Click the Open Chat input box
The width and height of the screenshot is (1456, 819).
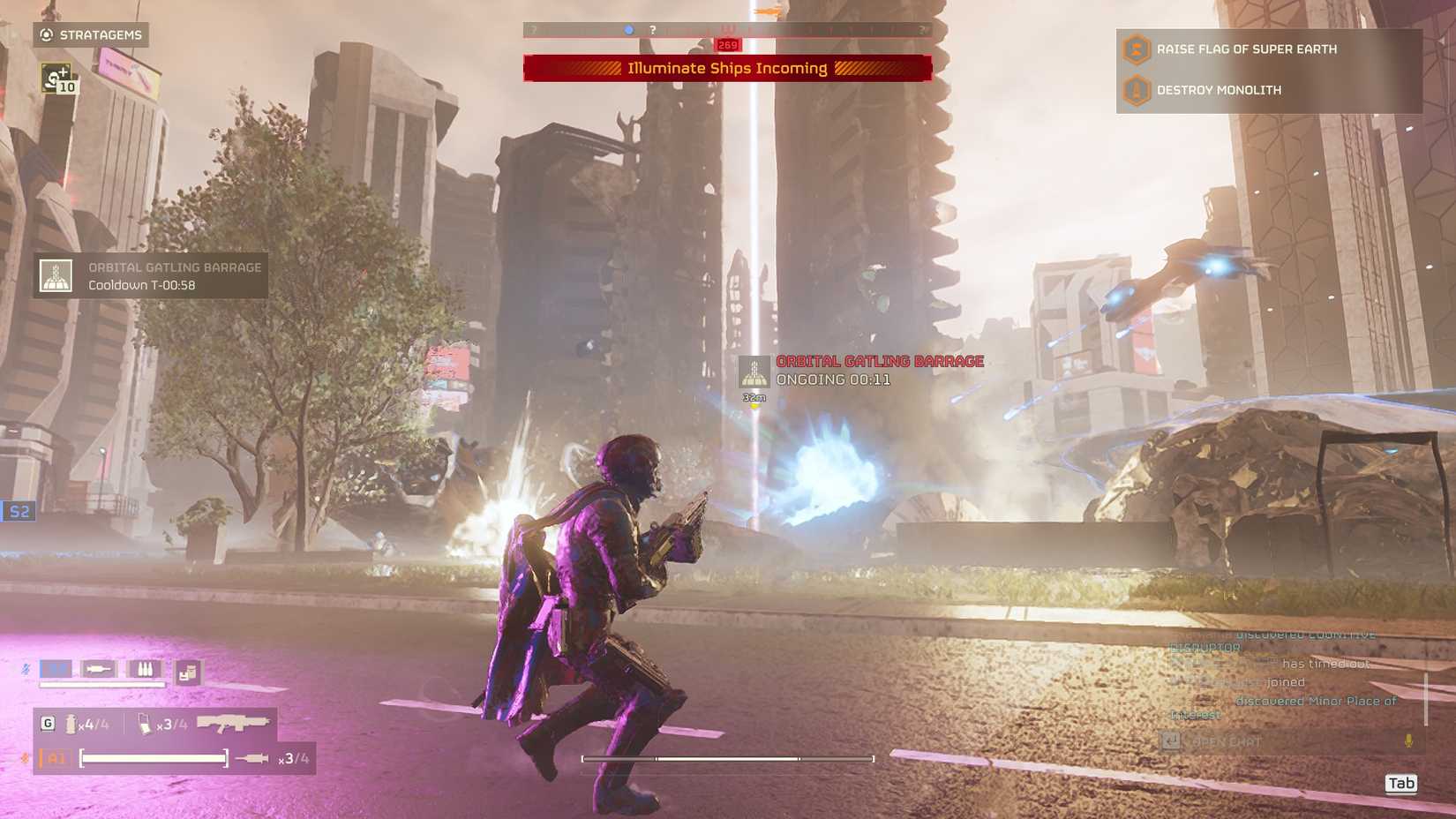click(x=1280, y=742)
